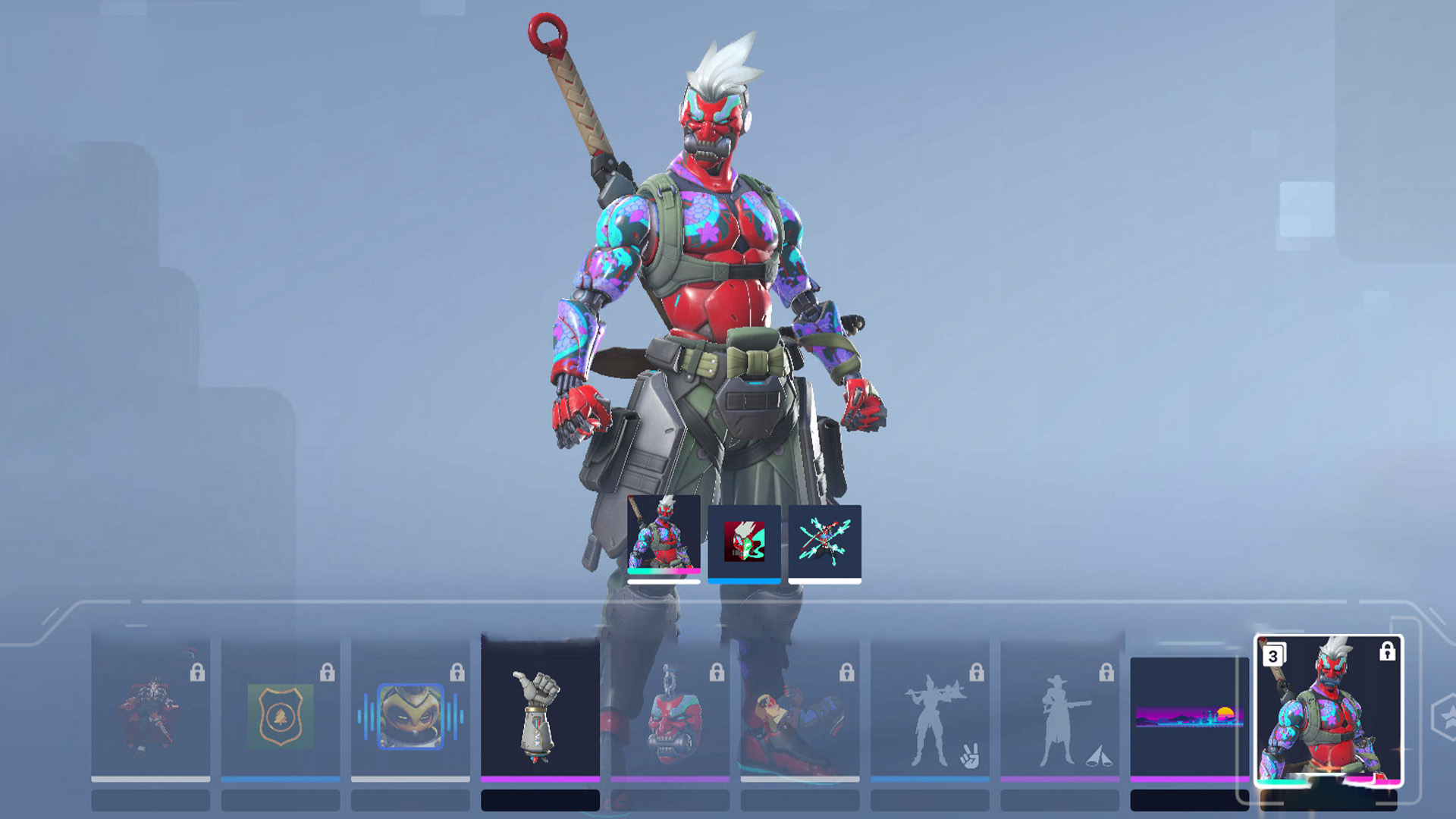Select the robotic thumbs-up fist reward

click(540, 713)
